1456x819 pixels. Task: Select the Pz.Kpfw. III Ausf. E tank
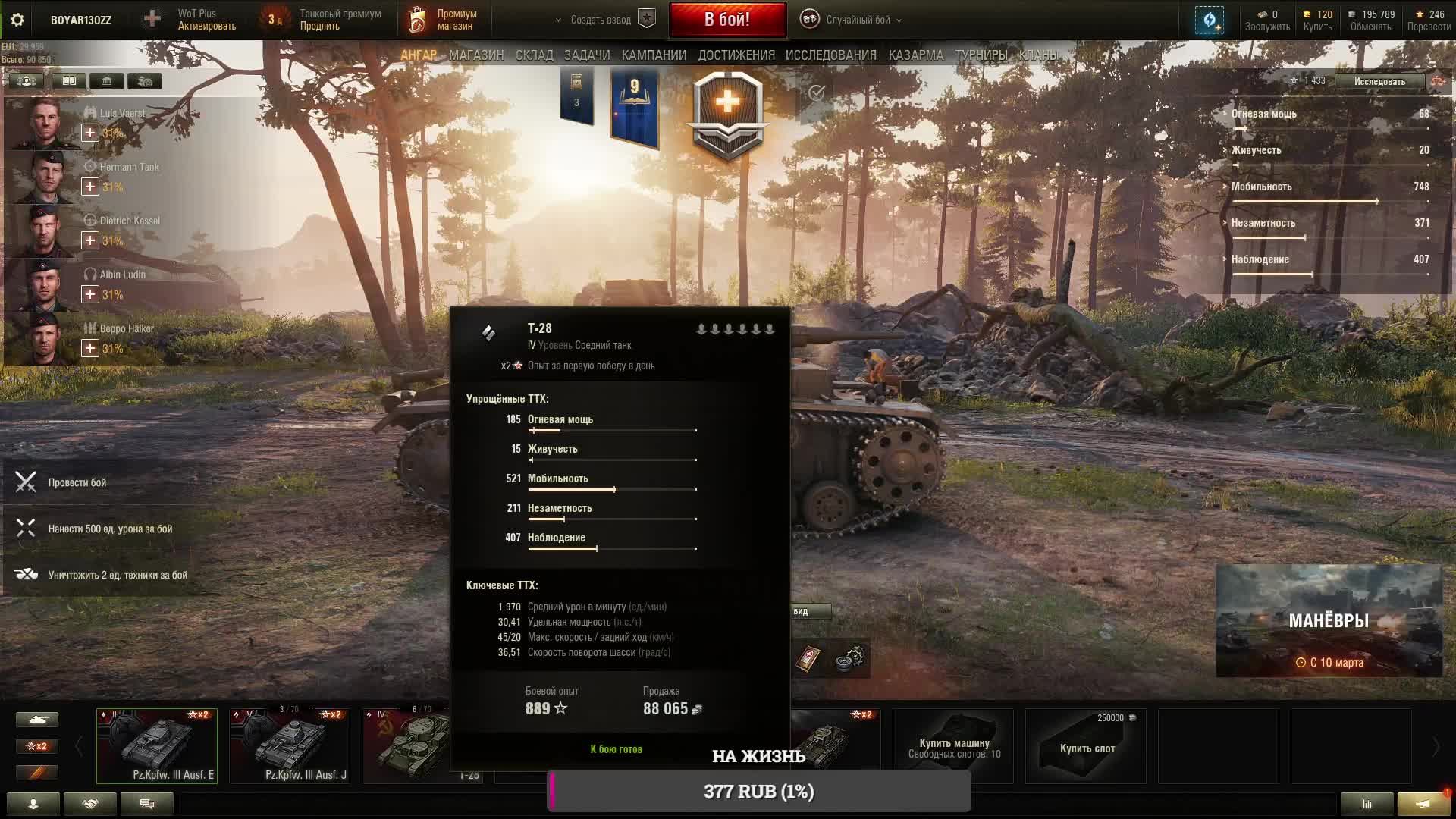[157, 745]
